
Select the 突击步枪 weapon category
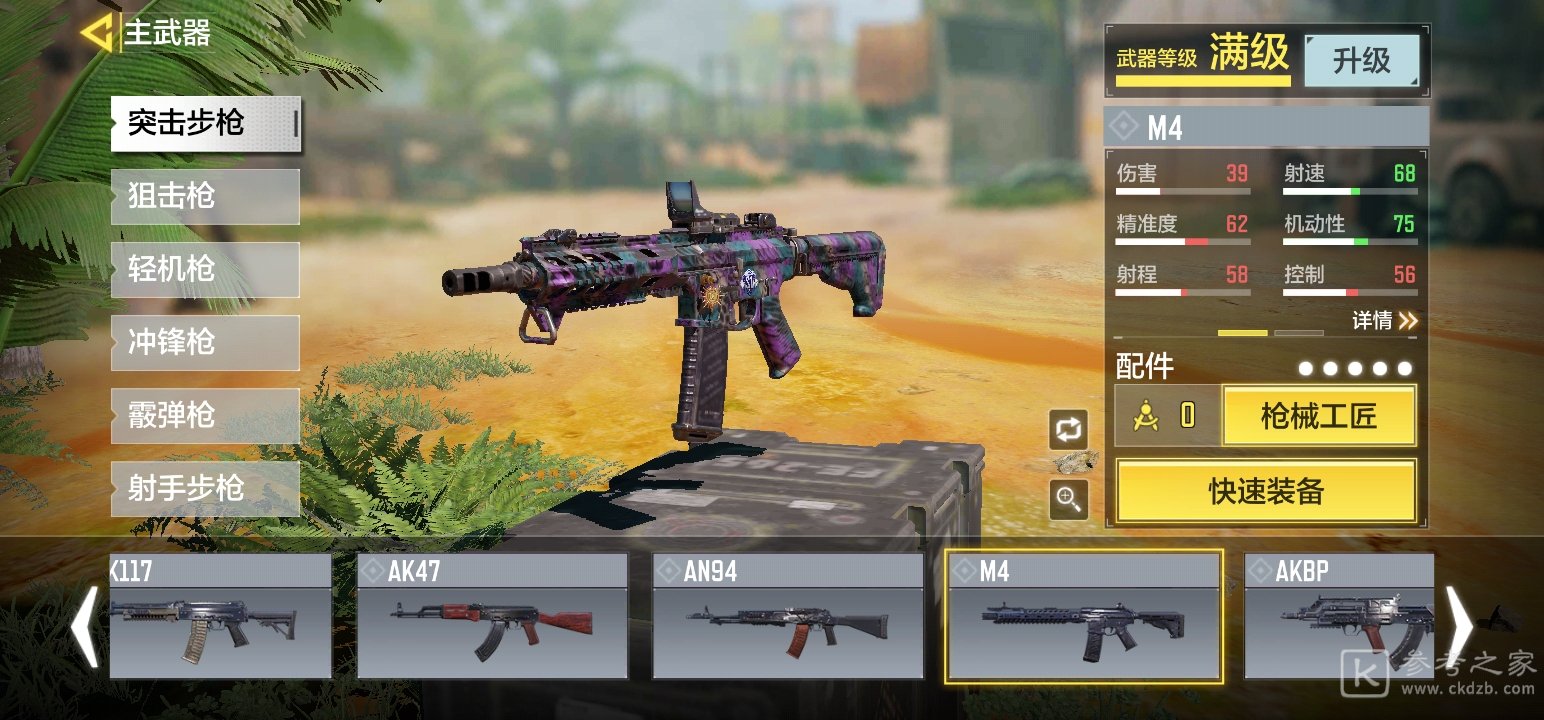205,124
